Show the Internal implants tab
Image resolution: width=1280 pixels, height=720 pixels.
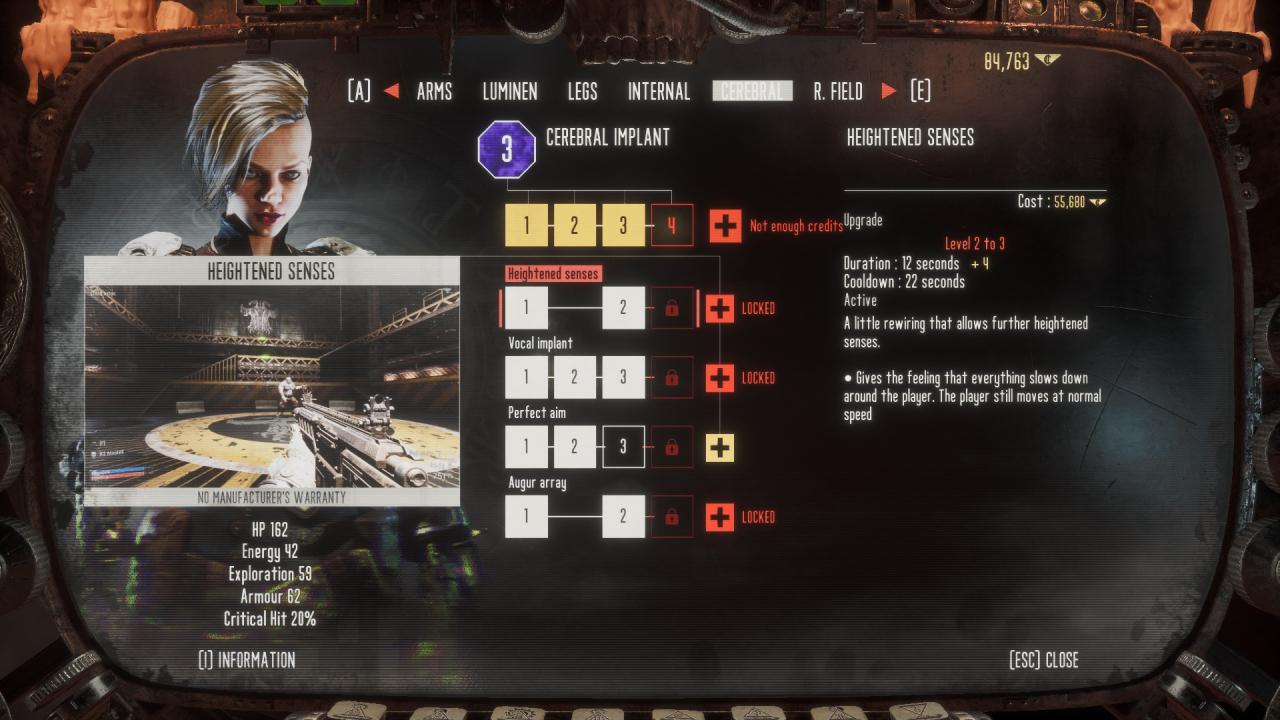pyautogui.click(x=658, y=92)
